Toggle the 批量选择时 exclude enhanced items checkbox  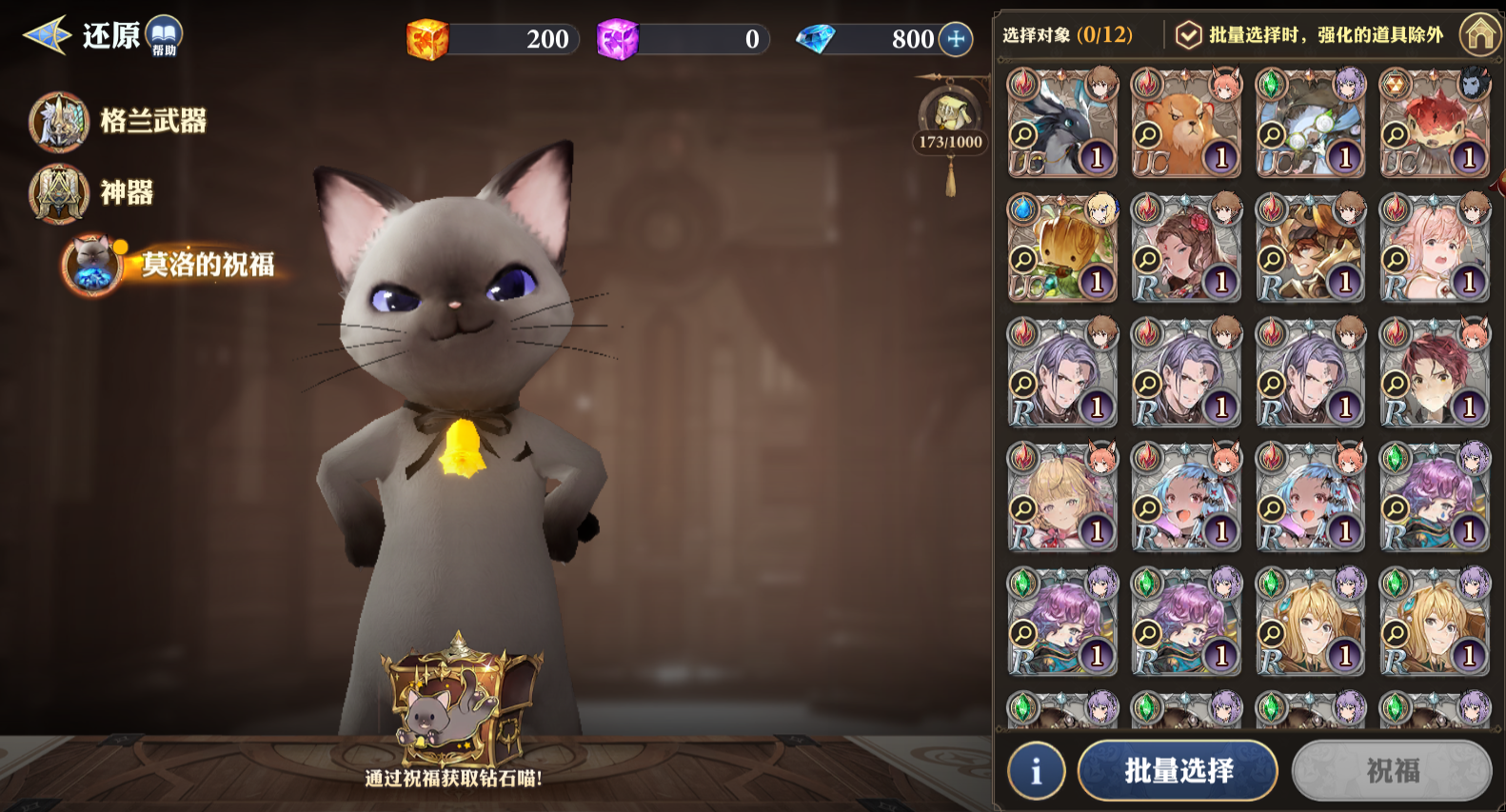coord(1188,35)
